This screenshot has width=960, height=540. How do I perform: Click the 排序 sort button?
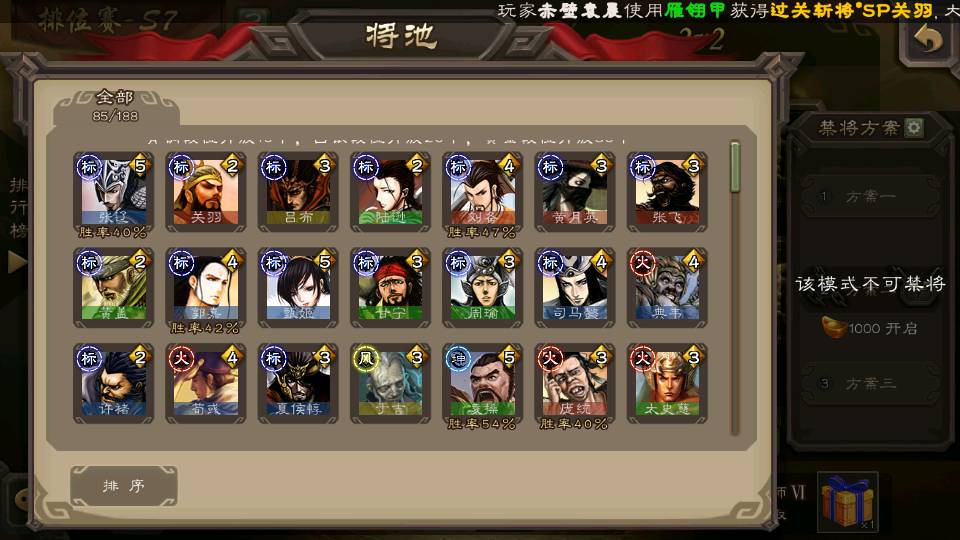(124, 486)
